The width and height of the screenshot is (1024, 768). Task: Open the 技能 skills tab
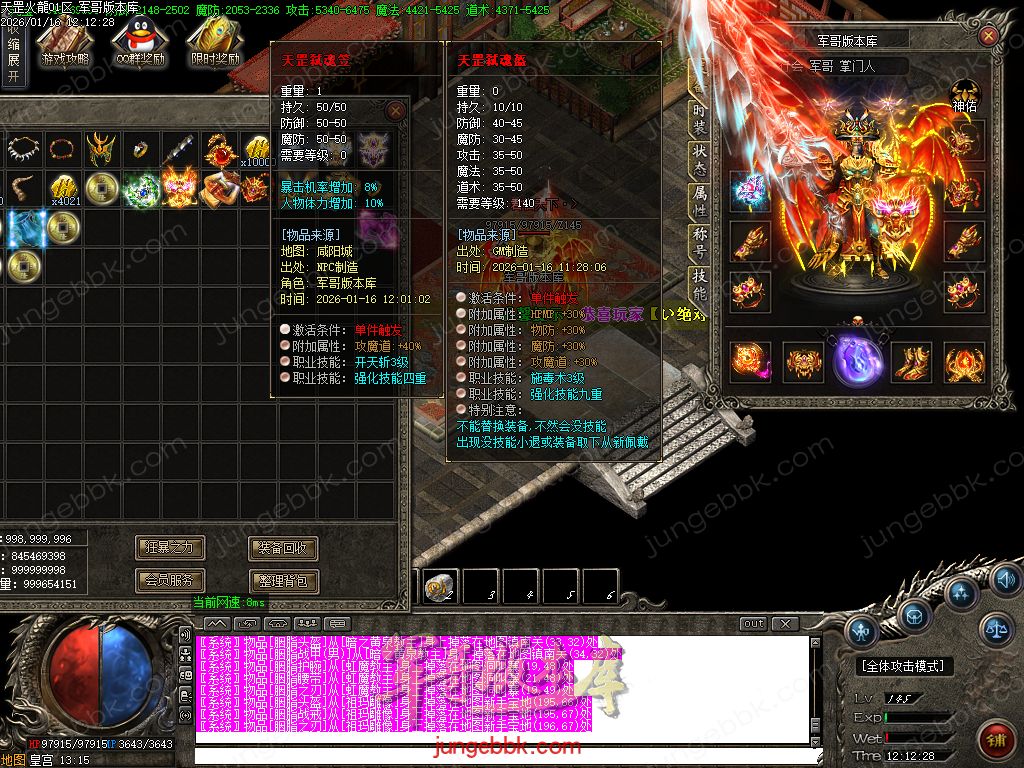coord(699,285)
